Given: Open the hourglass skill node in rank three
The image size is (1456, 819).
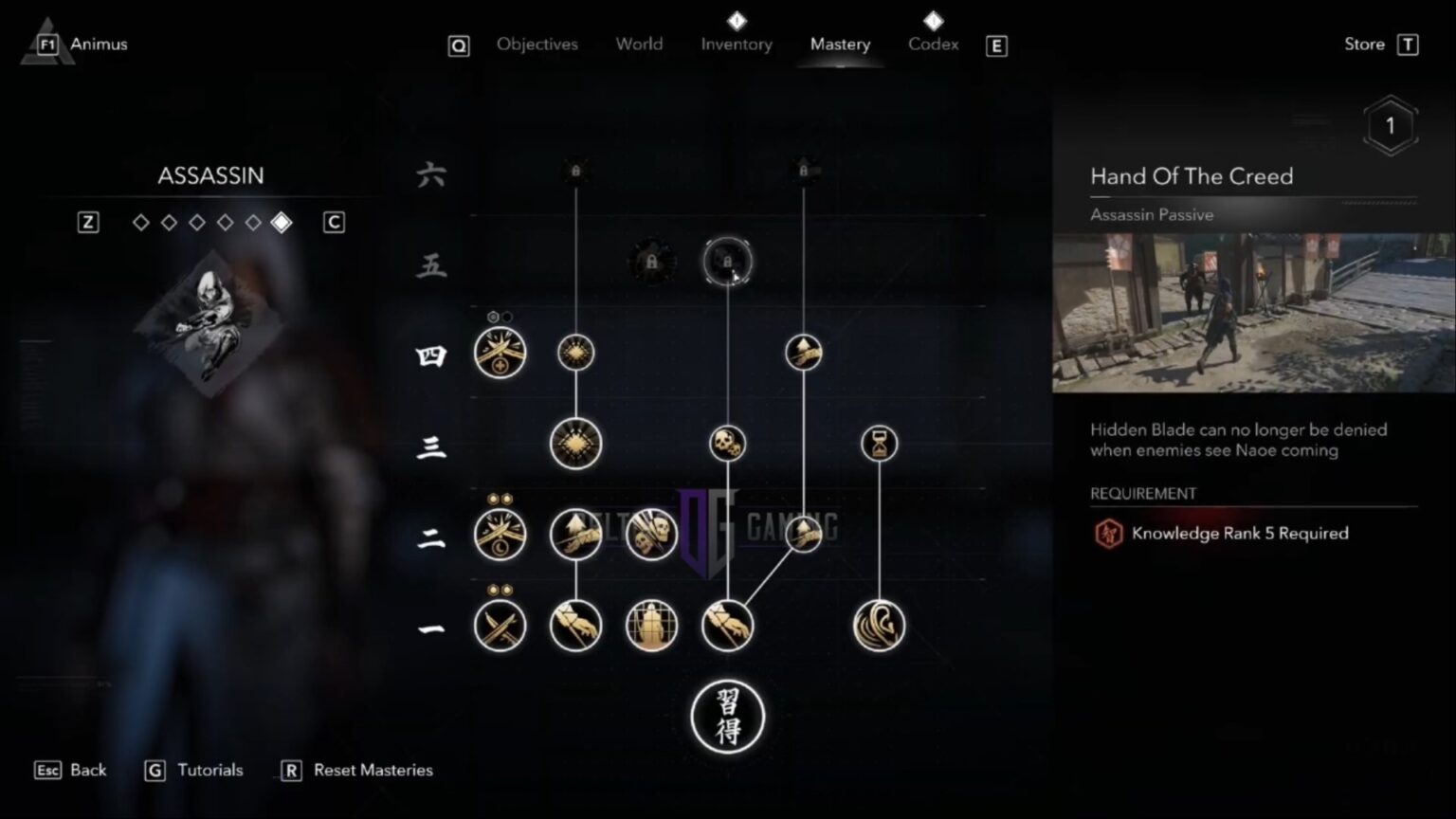Looking at the screenshot, I should 878,443.
